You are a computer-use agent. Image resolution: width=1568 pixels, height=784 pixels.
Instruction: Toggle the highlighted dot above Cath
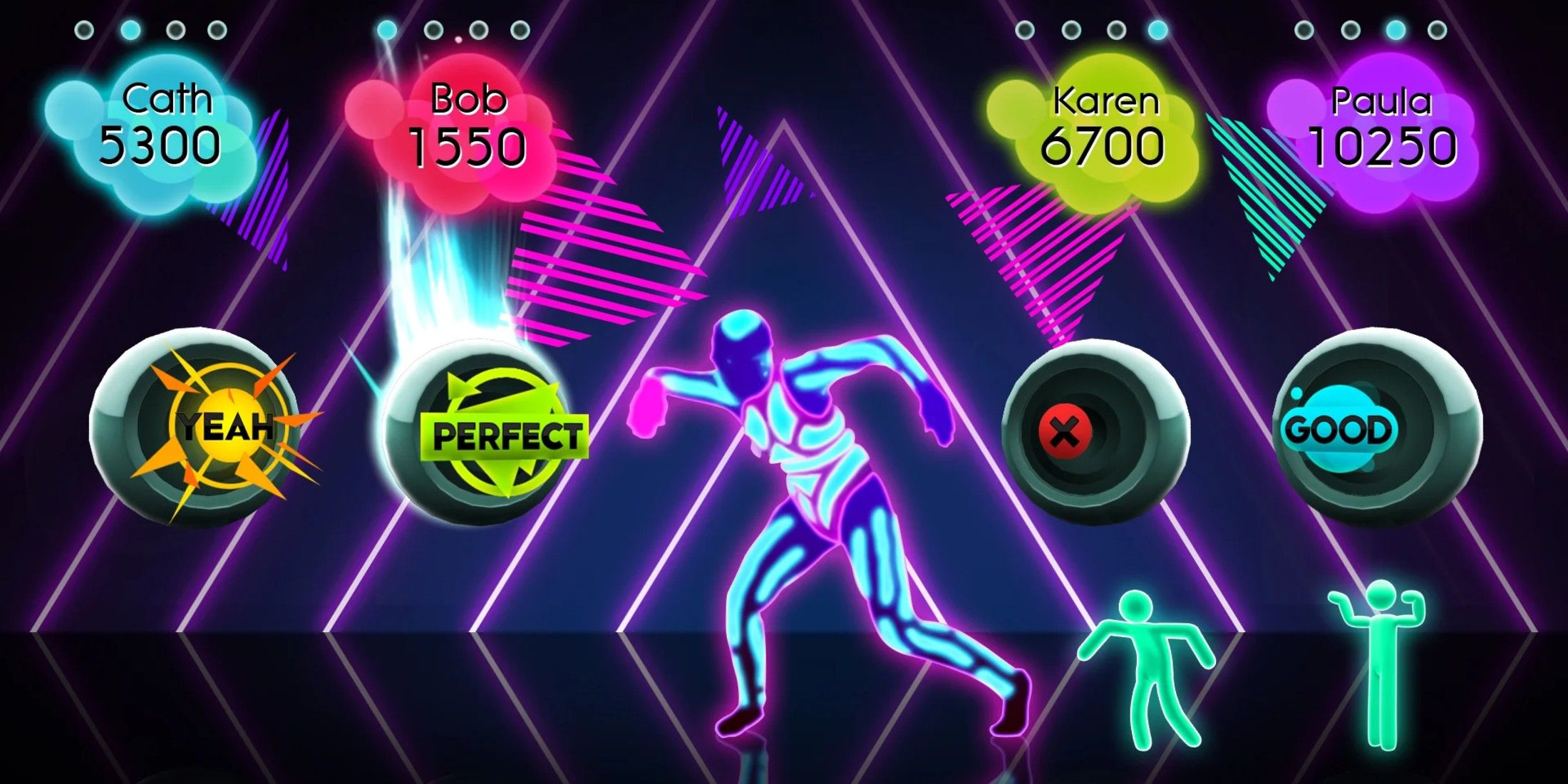pos(129,29)
